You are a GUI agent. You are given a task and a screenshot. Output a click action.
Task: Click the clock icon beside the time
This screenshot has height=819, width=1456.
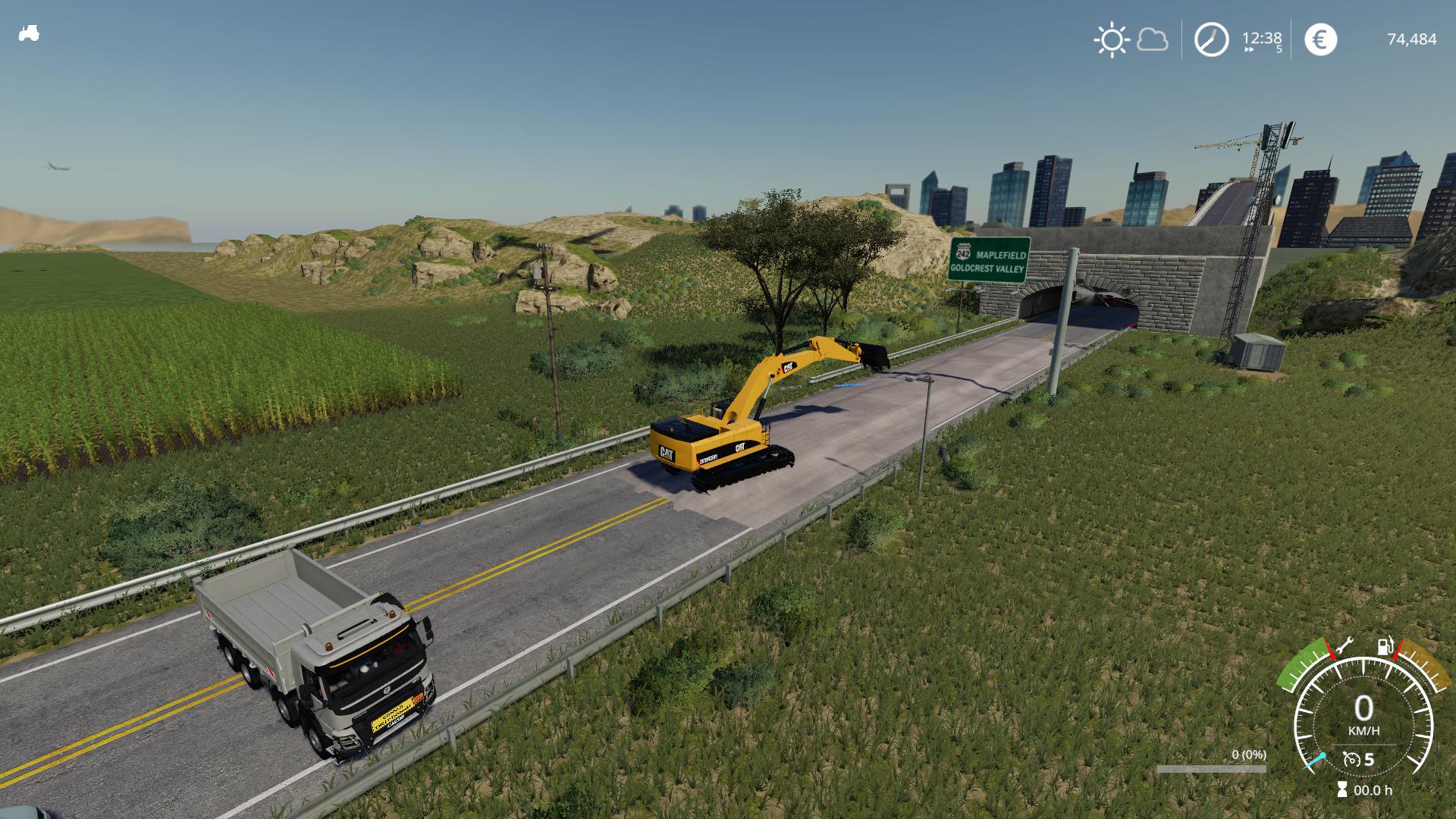point(1211,39)
